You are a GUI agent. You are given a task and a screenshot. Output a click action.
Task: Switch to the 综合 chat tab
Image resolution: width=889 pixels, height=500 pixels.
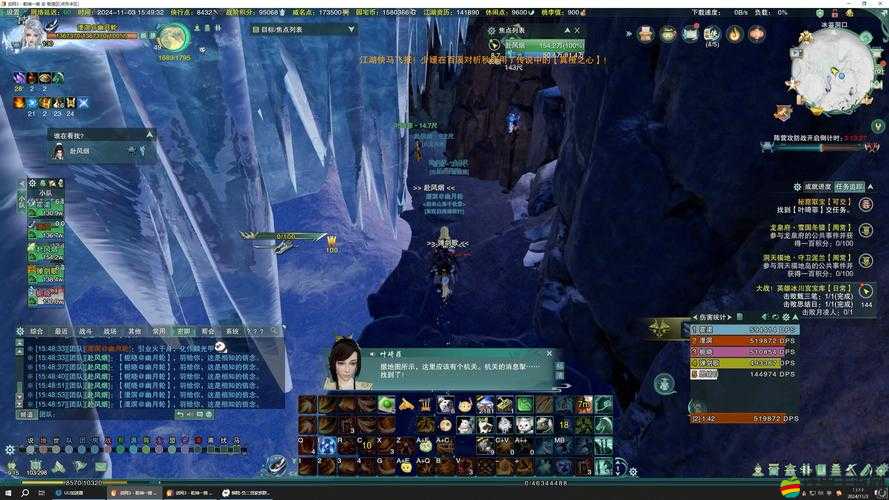coord(37,330)
